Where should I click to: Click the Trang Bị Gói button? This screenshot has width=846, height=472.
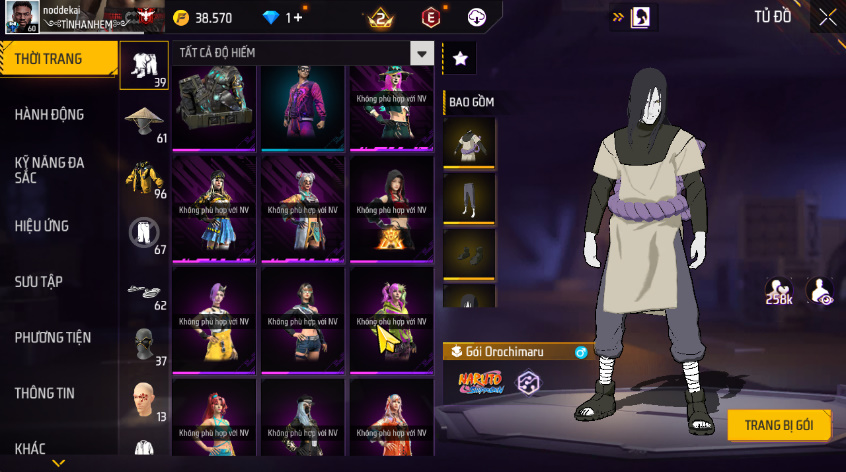[779, 425]
